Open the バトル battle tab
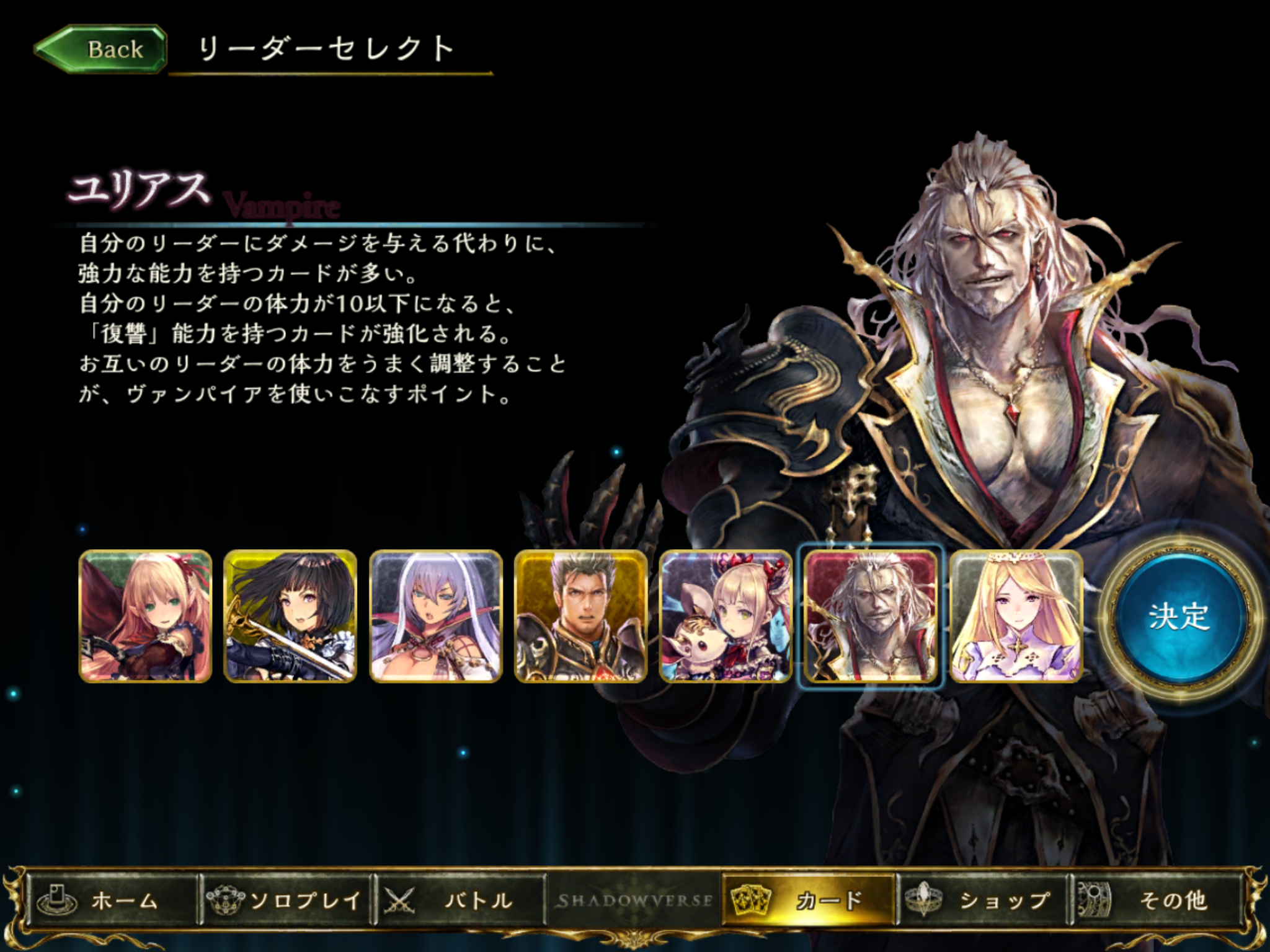The image size is (1270, 952). 460,900
